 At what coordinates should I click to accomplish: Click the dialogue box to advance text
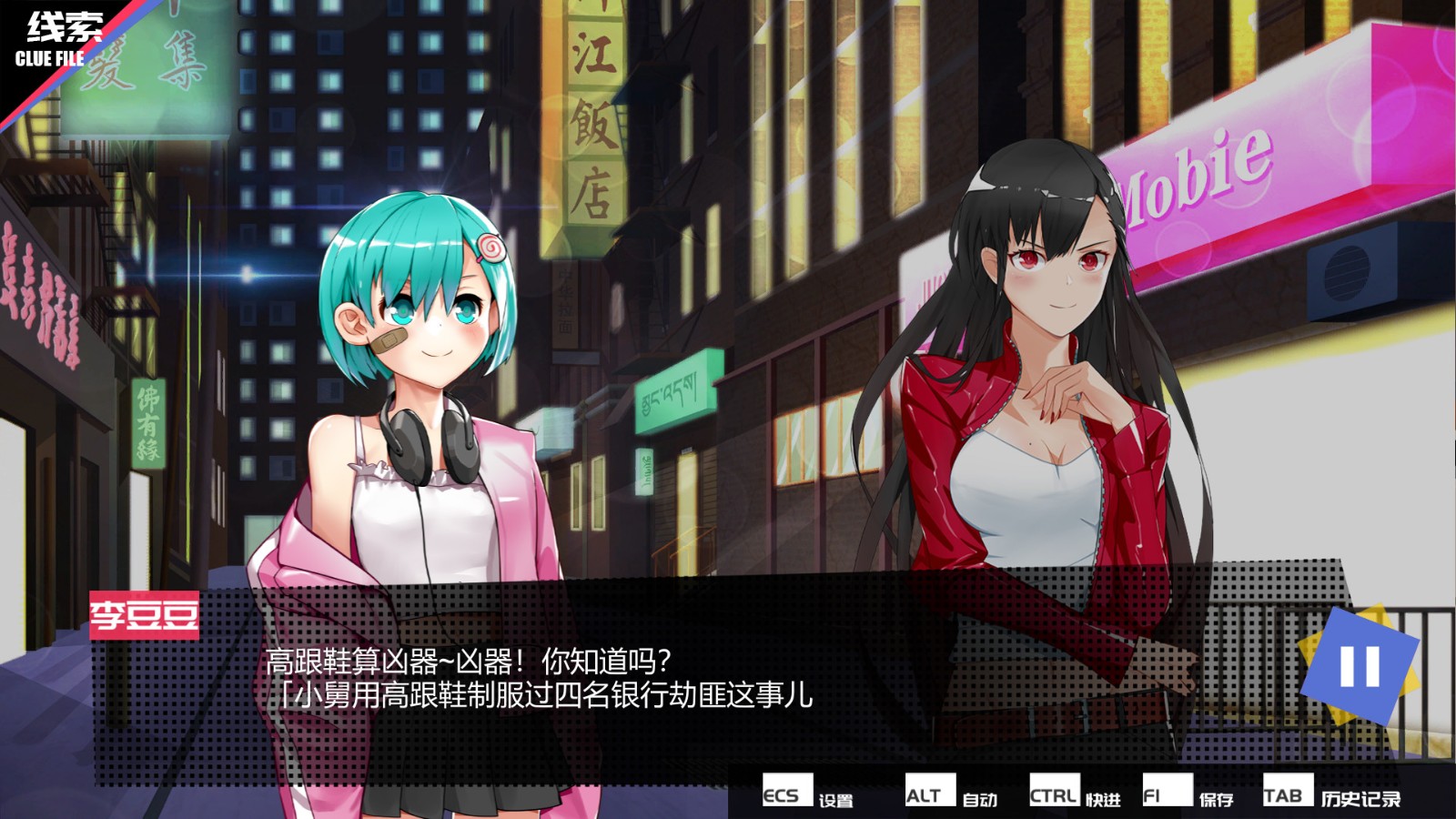pyautogui.click(x=637, y=692)
